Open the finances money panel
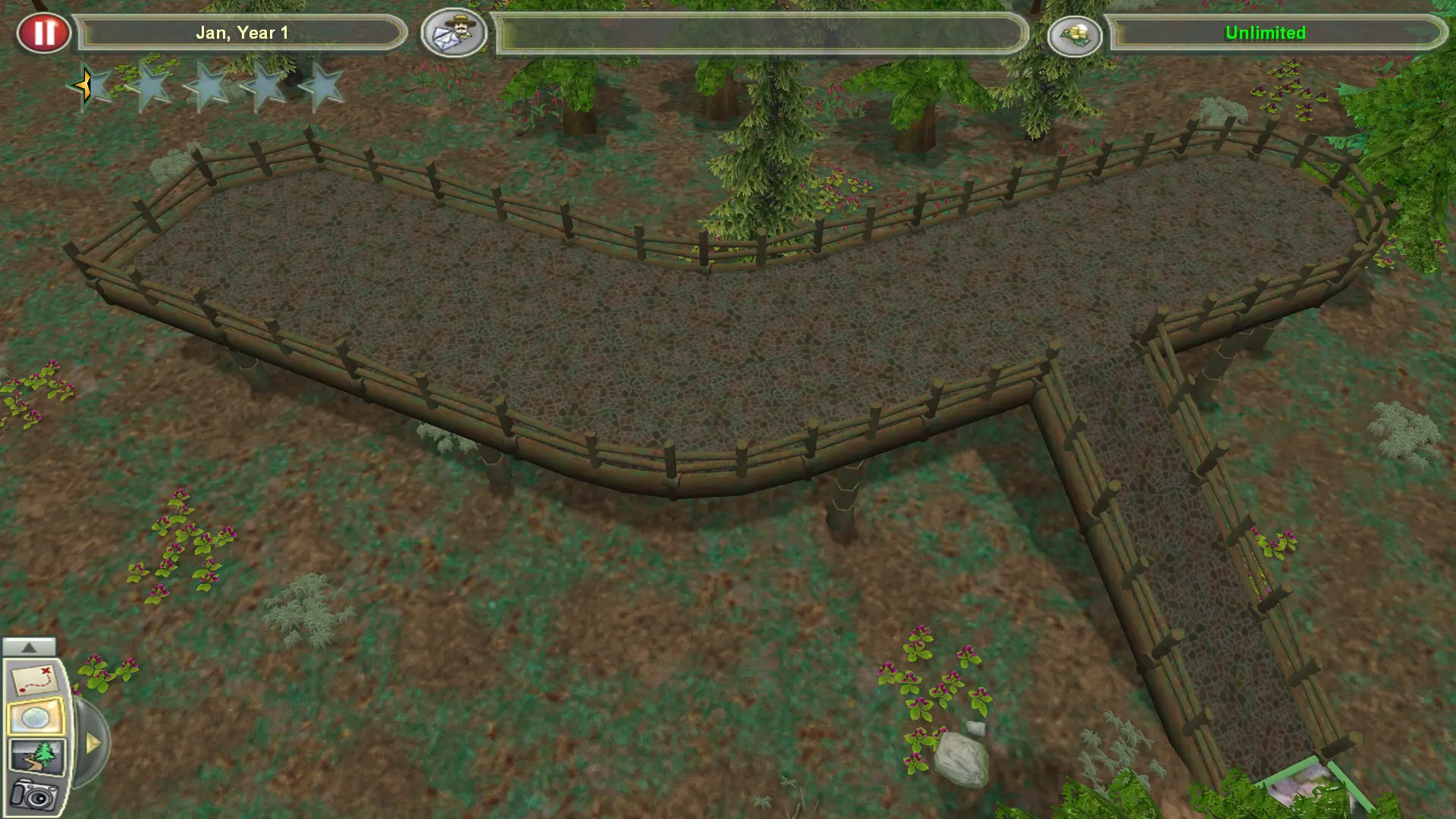The width and height of the screenshot is (1456, 819). point(1076,33)
